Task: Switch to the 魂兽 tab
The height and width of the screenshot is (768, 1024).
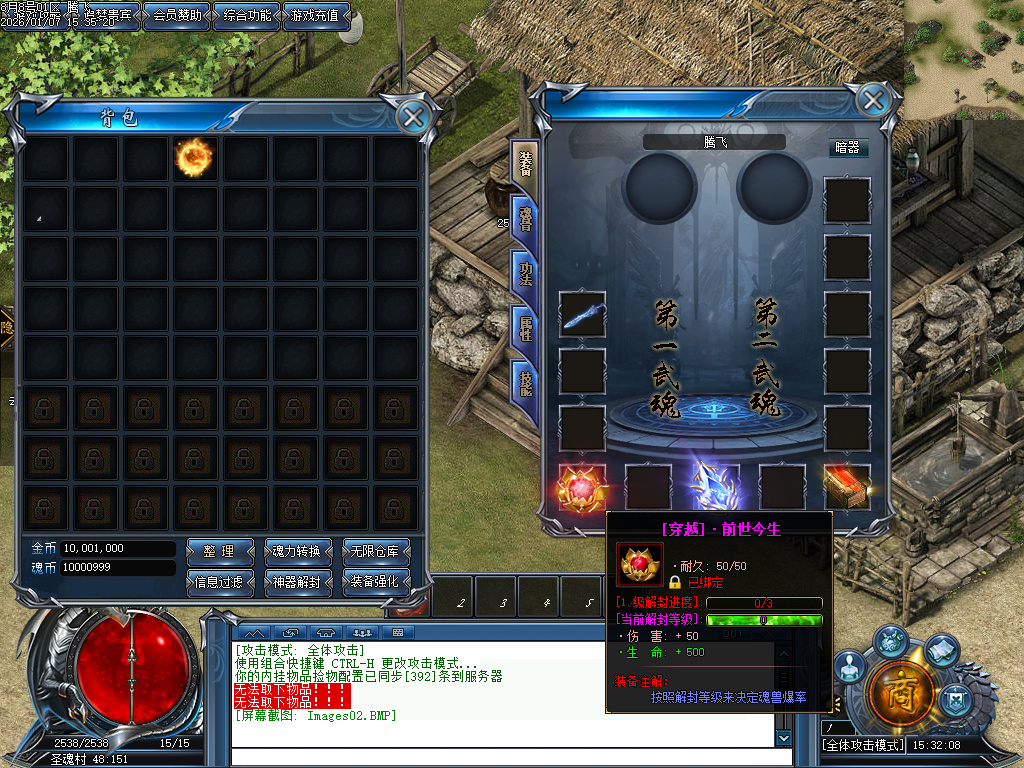Action: tap(525, 218)
